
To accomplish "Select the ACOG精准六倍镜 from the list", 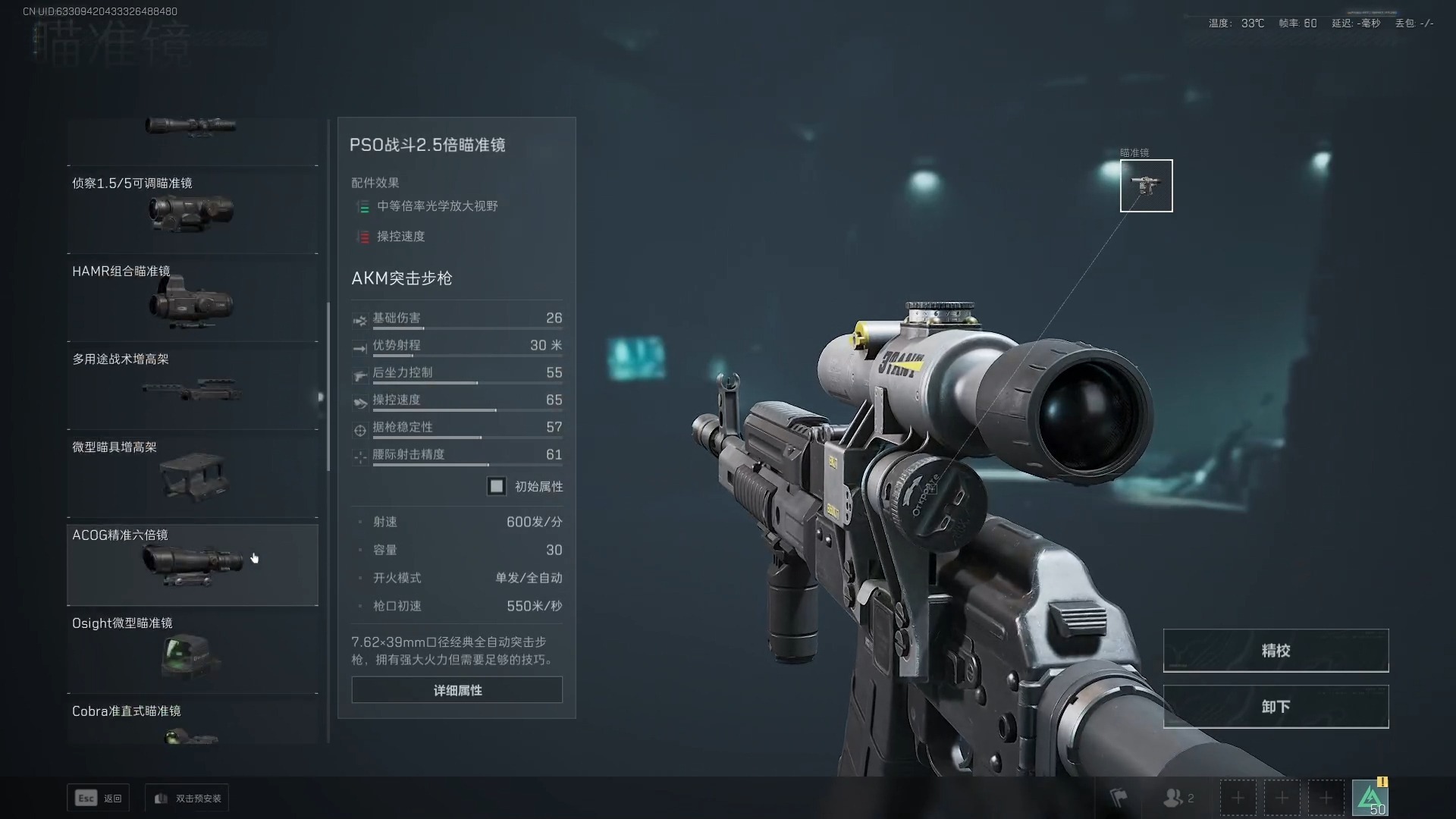I will coord(192,565).
